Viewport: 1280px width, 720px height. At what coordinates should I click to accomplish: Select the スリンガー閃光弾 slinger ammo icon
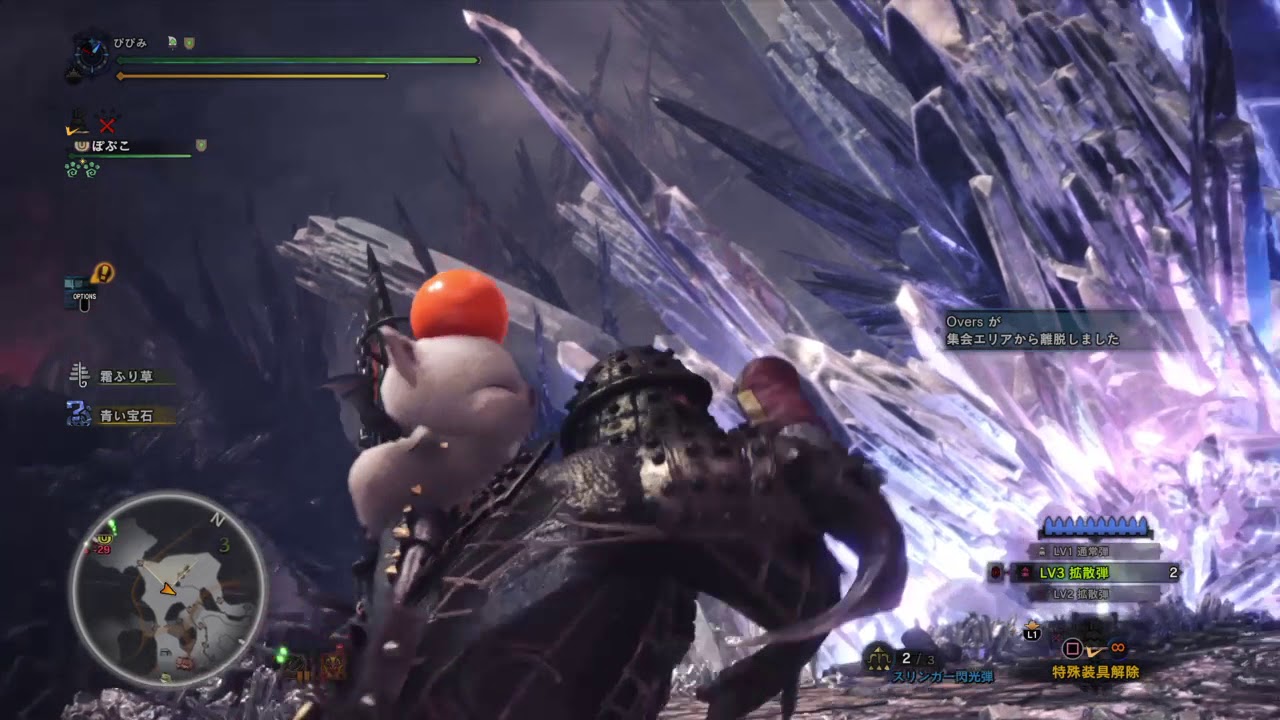881,659
